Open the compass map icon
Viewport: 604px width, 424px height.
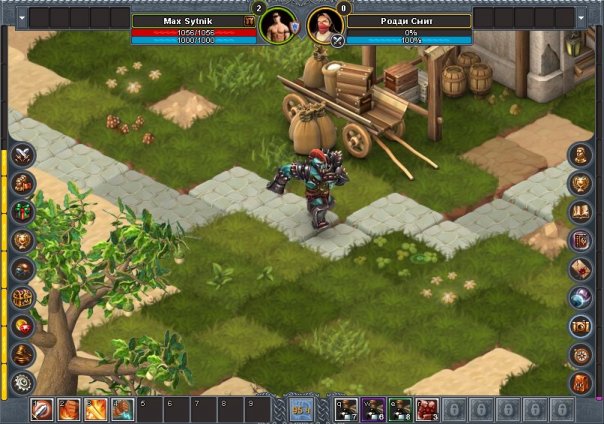(x=581, y=354)
